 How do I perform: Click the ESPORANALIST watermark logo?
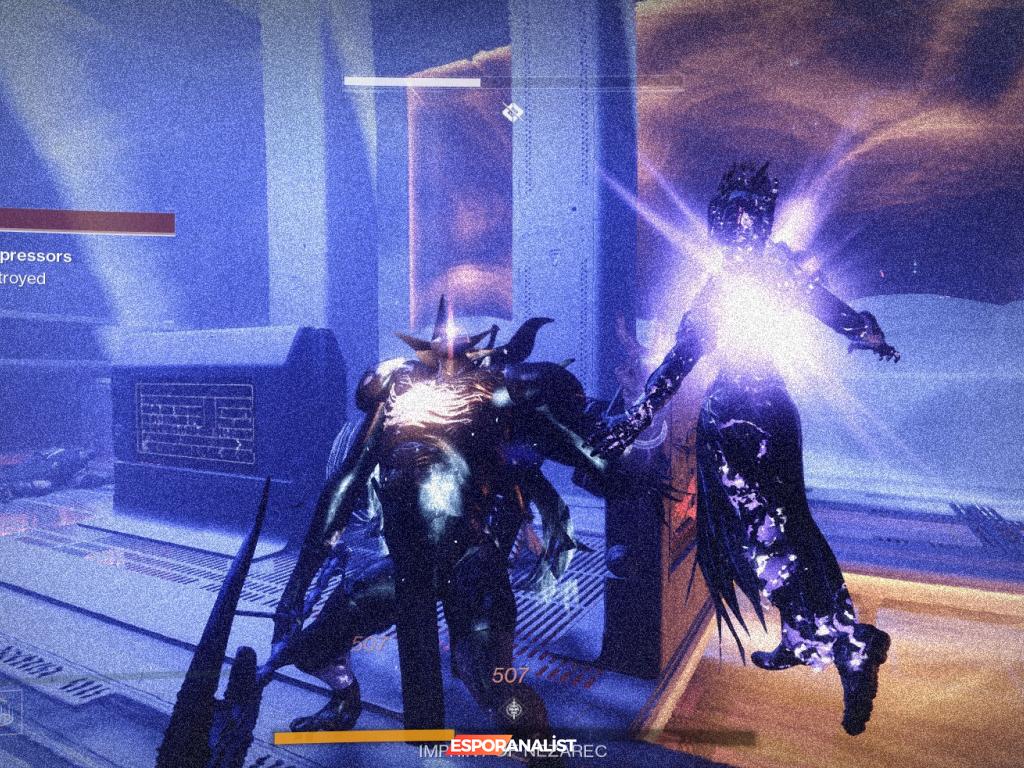point(513,744)
